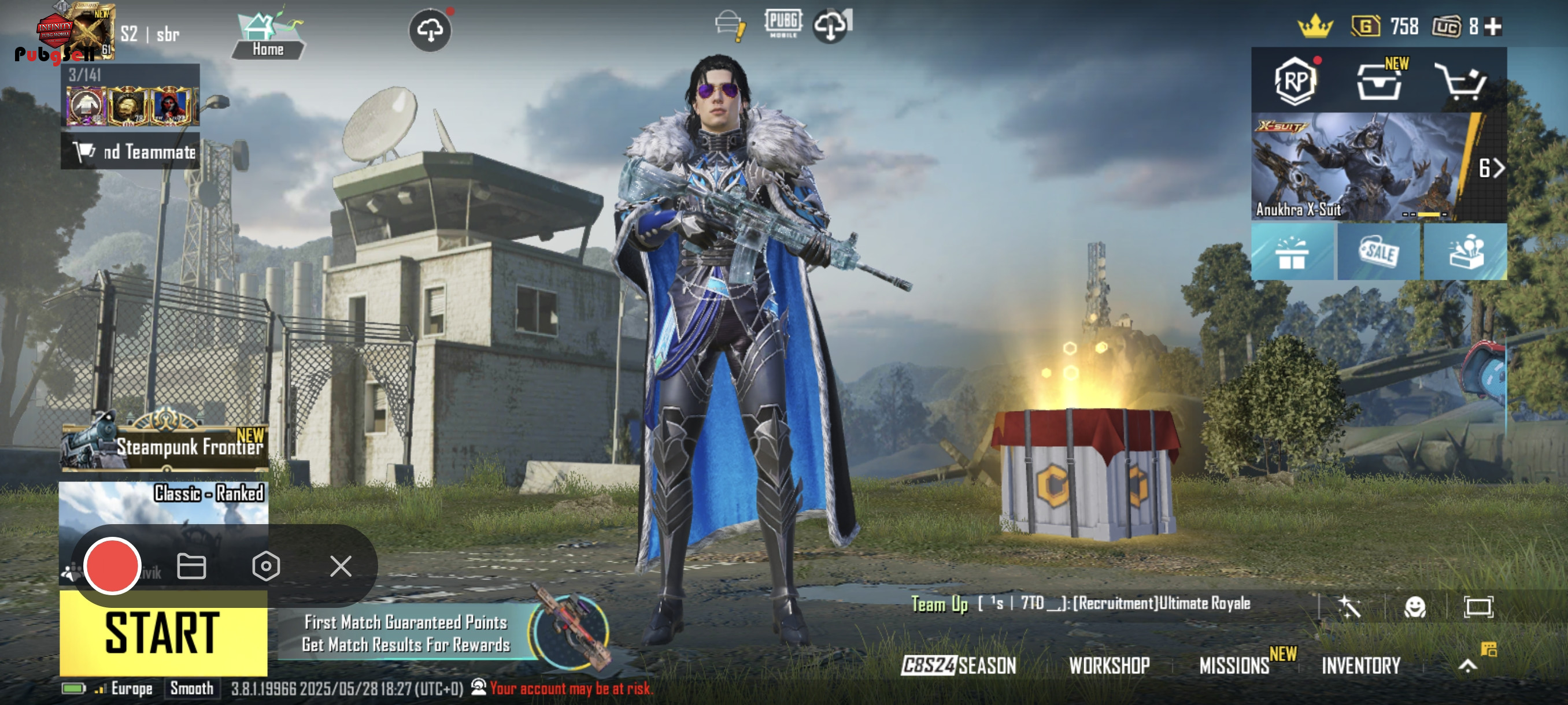The image size is (1568, 705).
Task: Click the red screen record button
Action: [x=113, y=566]
